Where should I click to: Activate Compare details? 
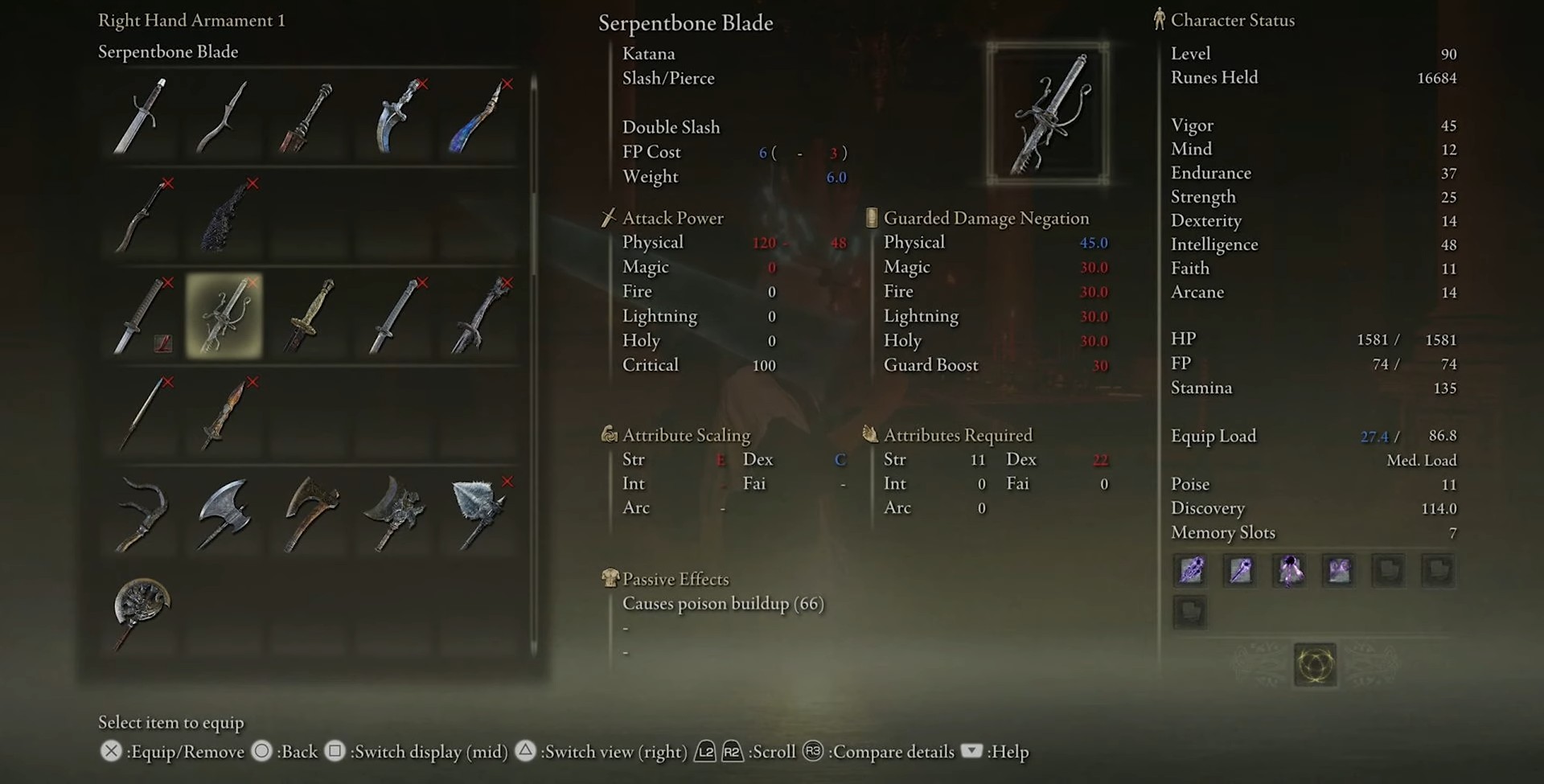coord(812,751)
